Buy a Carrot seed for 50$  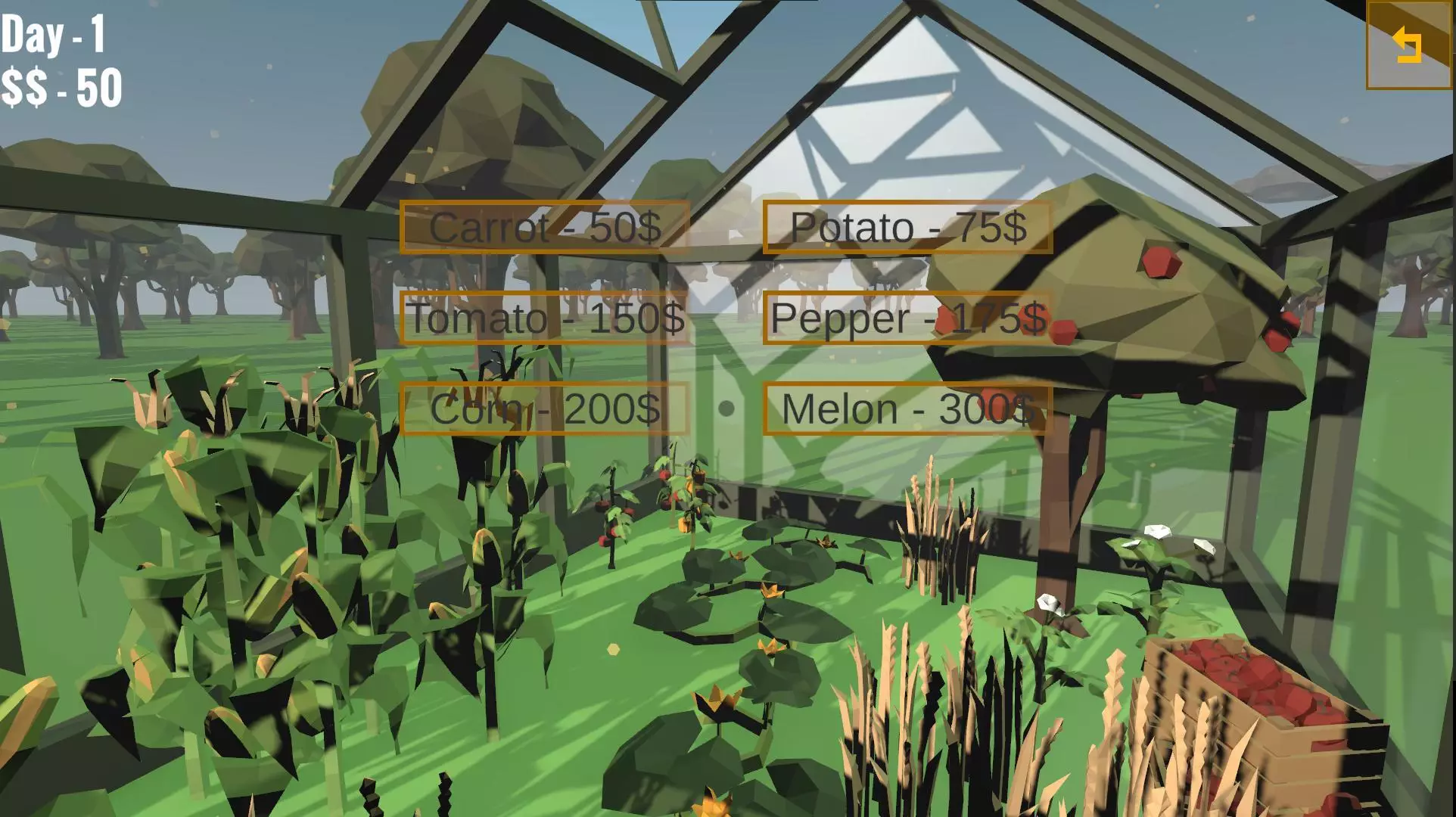(x=545, y=228)
